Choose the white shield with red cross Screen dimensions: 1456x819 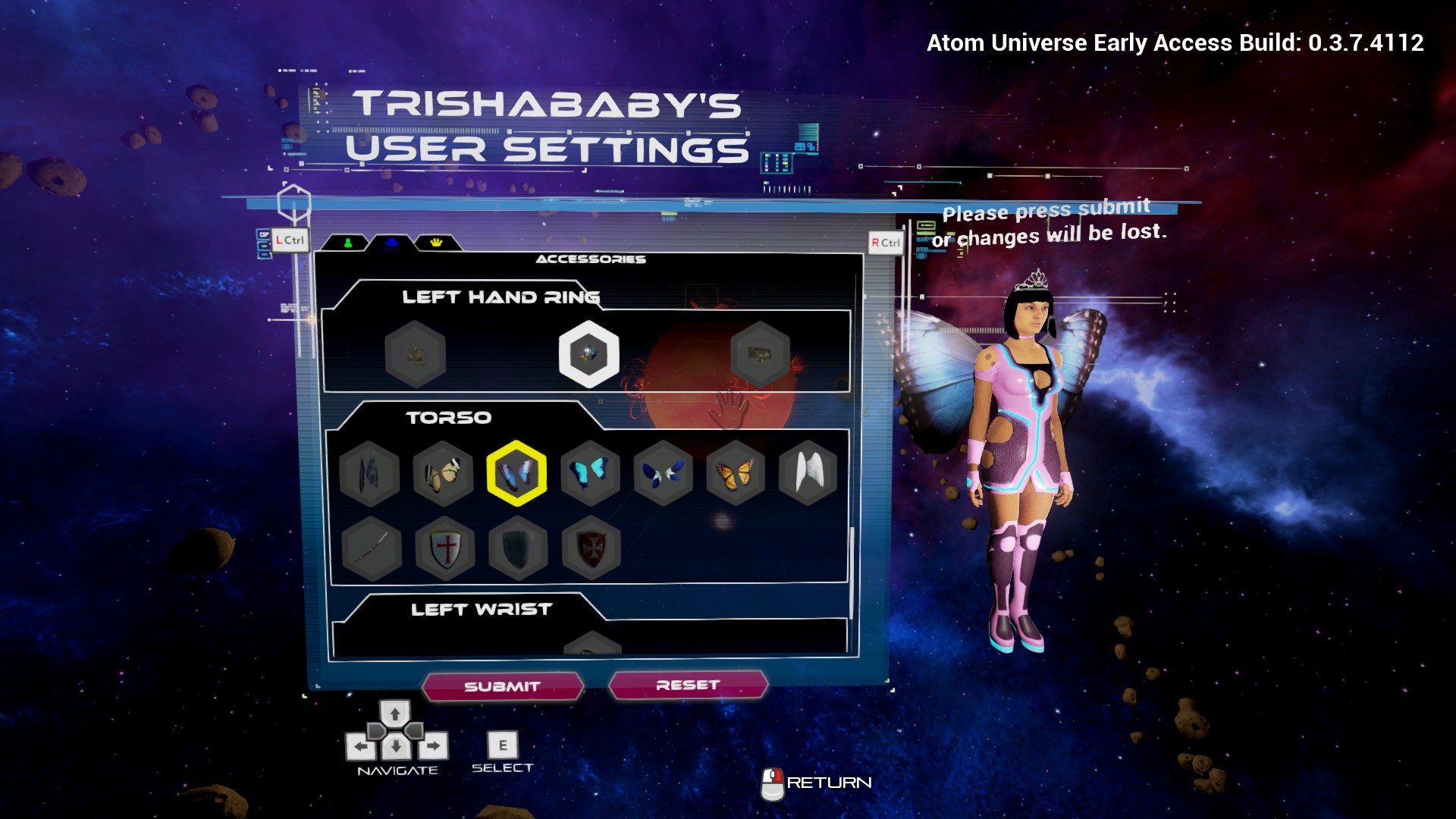pos(445,548)
